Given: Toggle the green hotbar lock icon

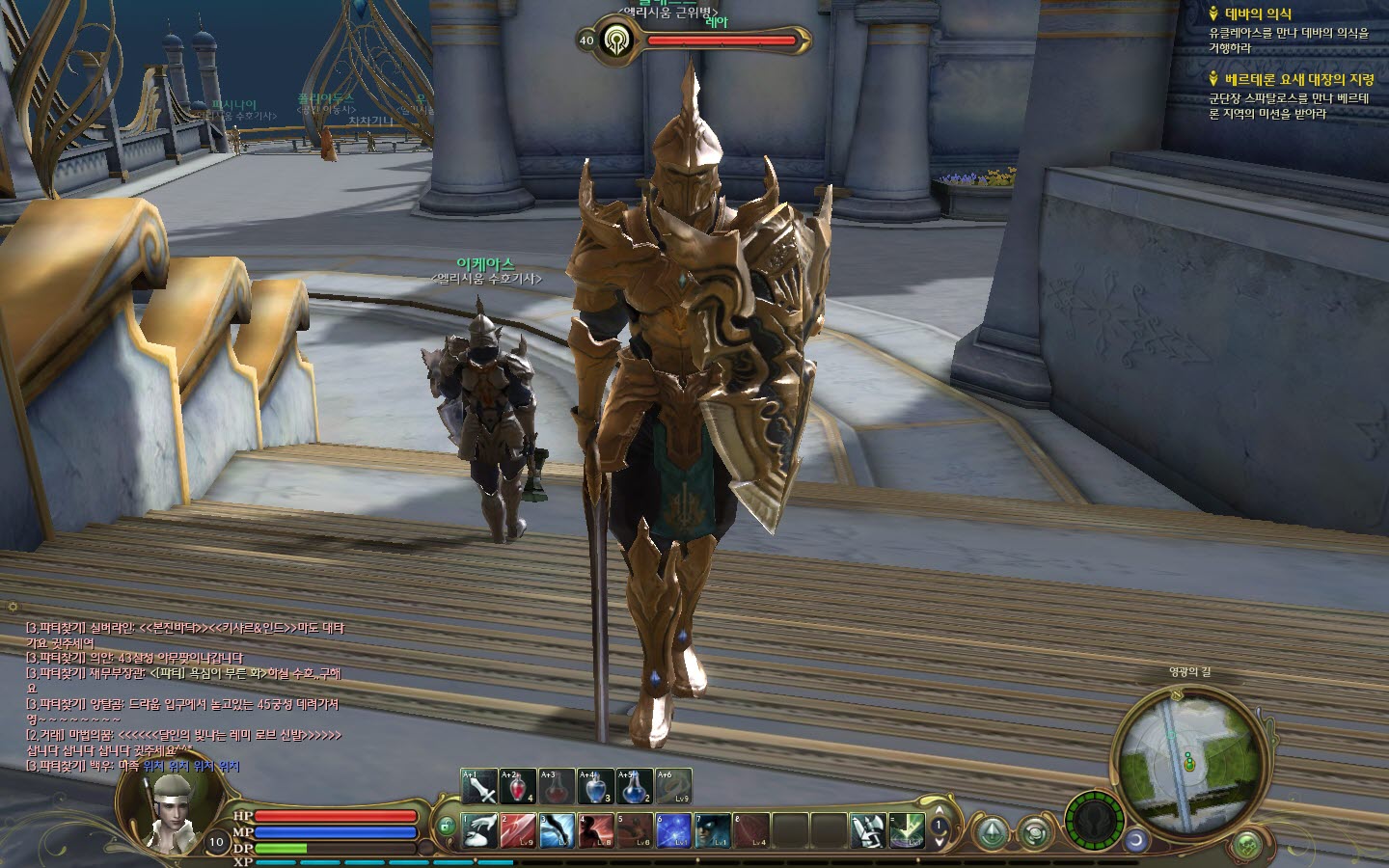Looking at the screenshot, I should point(446,827).
